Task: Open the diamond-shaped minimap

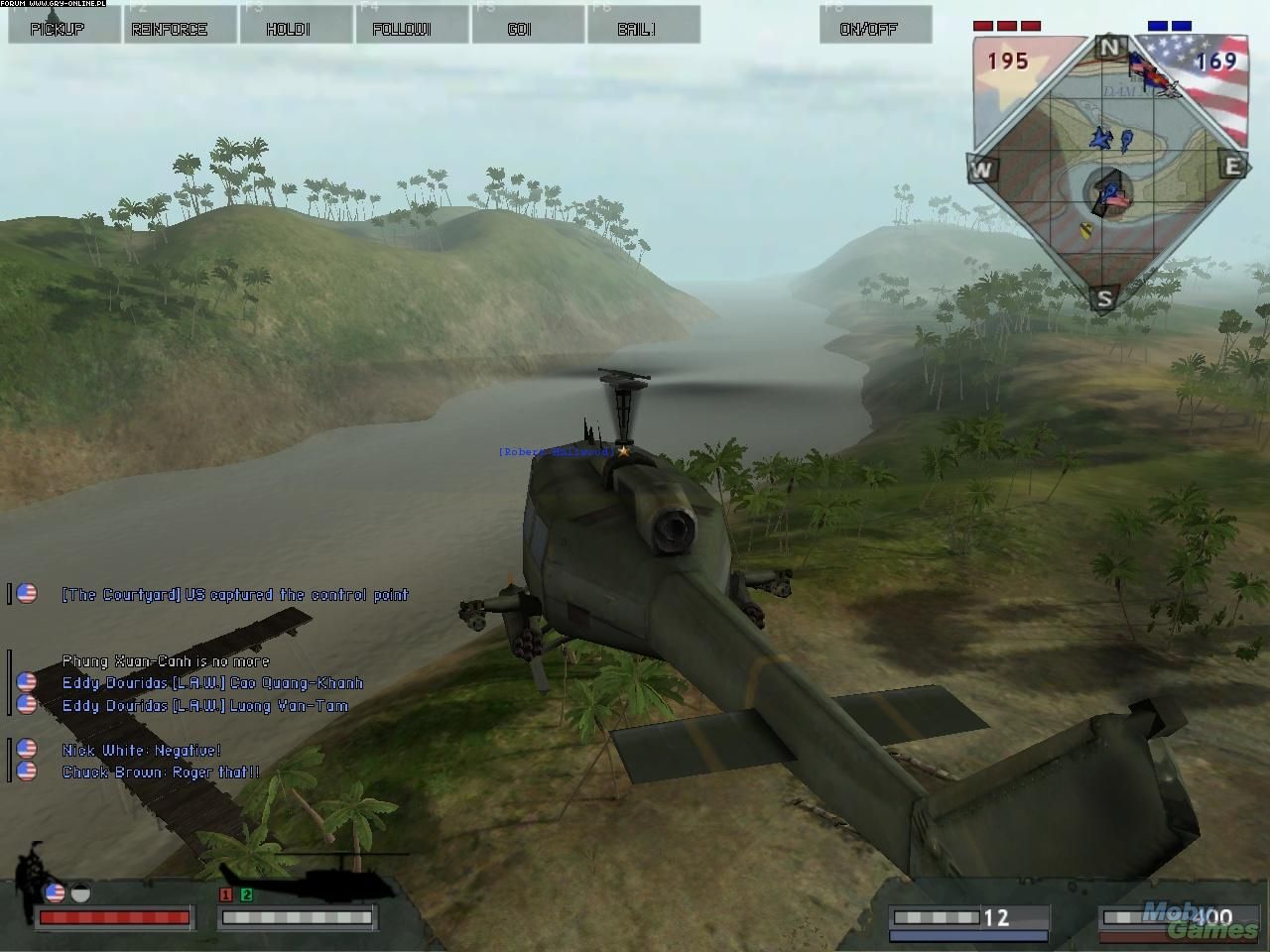Action: pyautogui.click(x=1107, y=172)
